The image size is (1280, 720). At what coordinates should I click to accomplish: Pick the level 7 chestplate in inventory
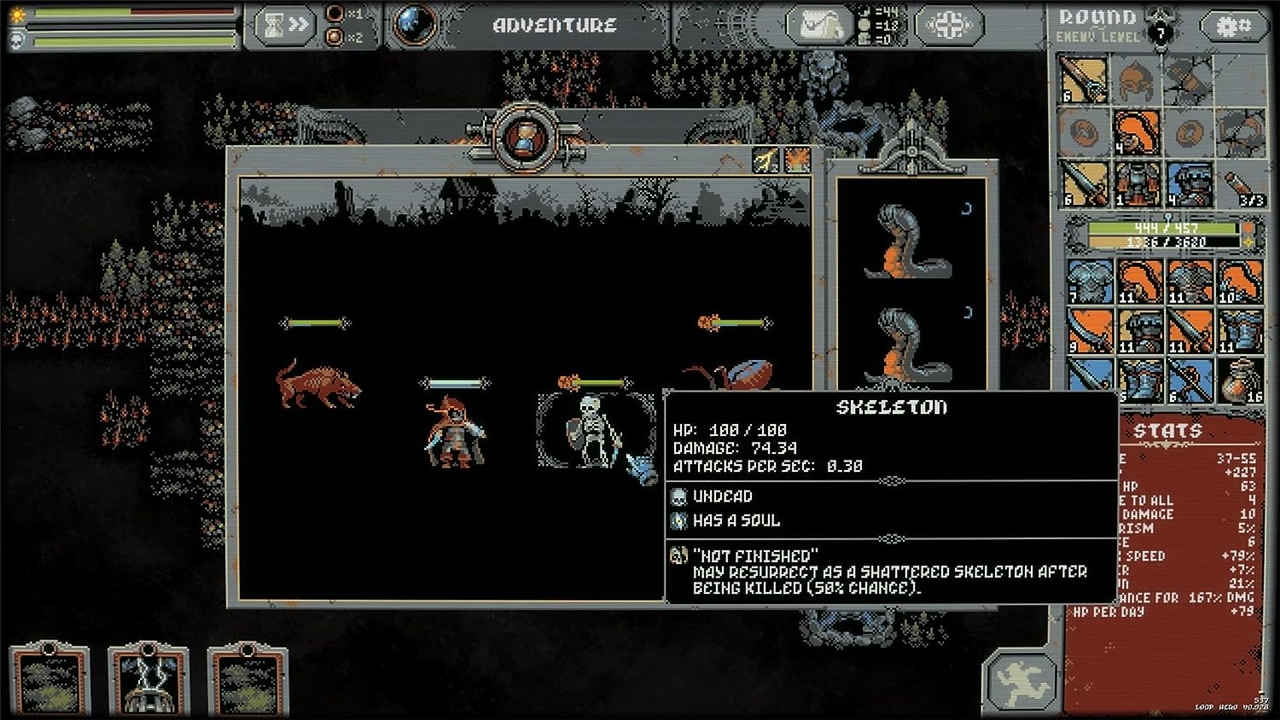[x=1088, y=282]
